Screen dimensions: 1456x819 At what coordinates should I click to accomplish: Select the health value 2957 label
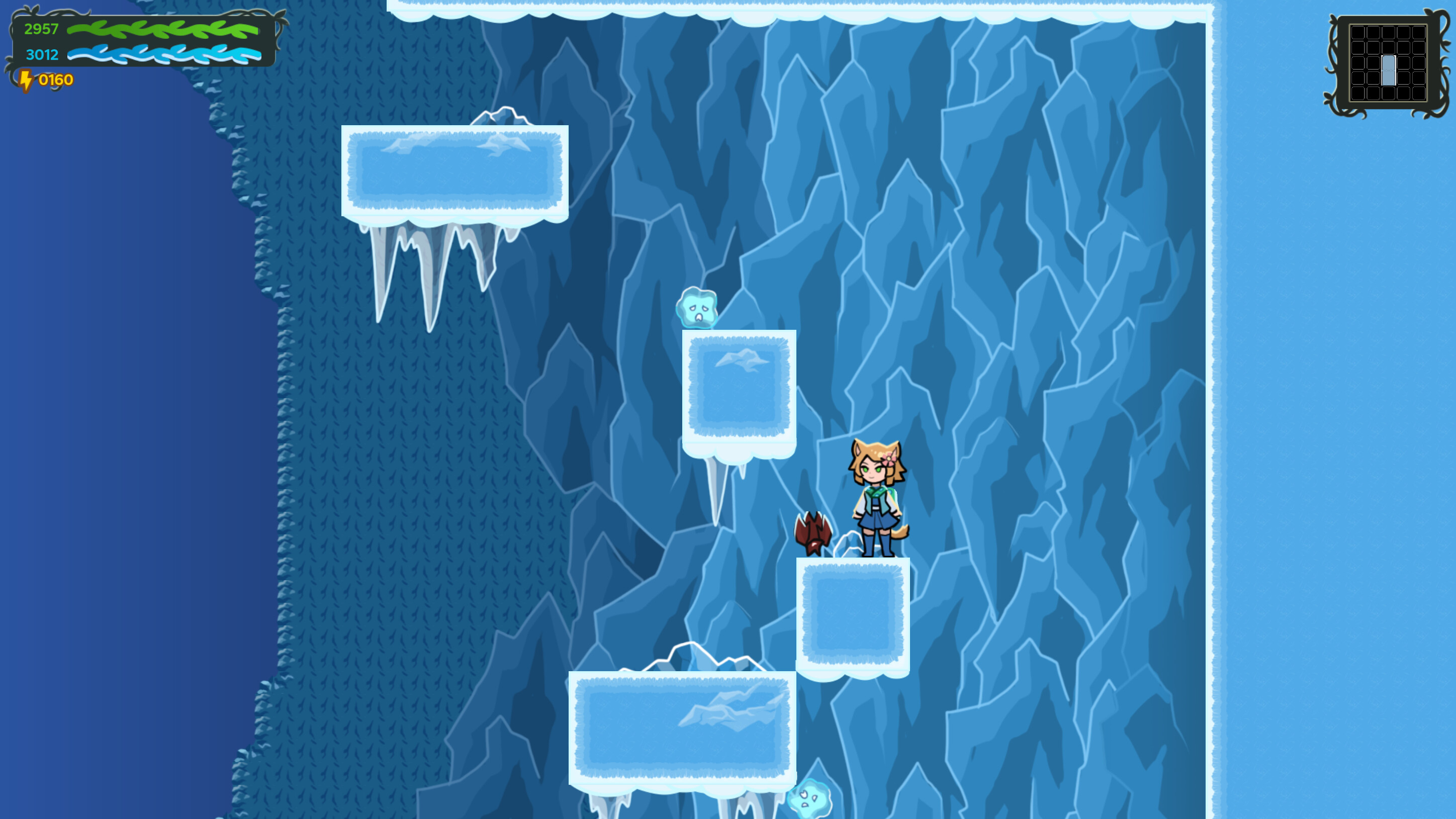41,29
